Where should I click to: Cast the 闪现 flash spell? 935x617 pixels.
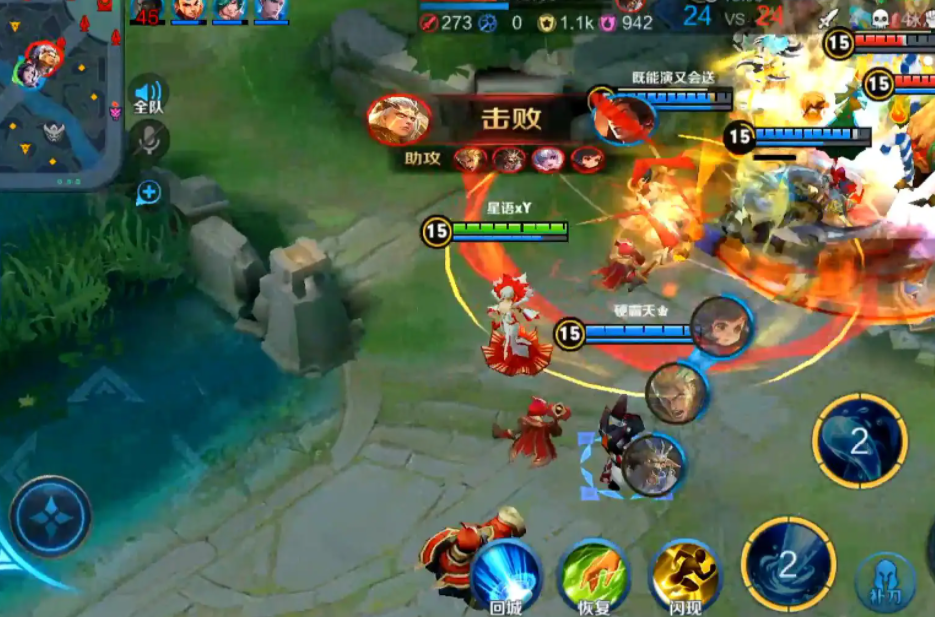(685, 574)
